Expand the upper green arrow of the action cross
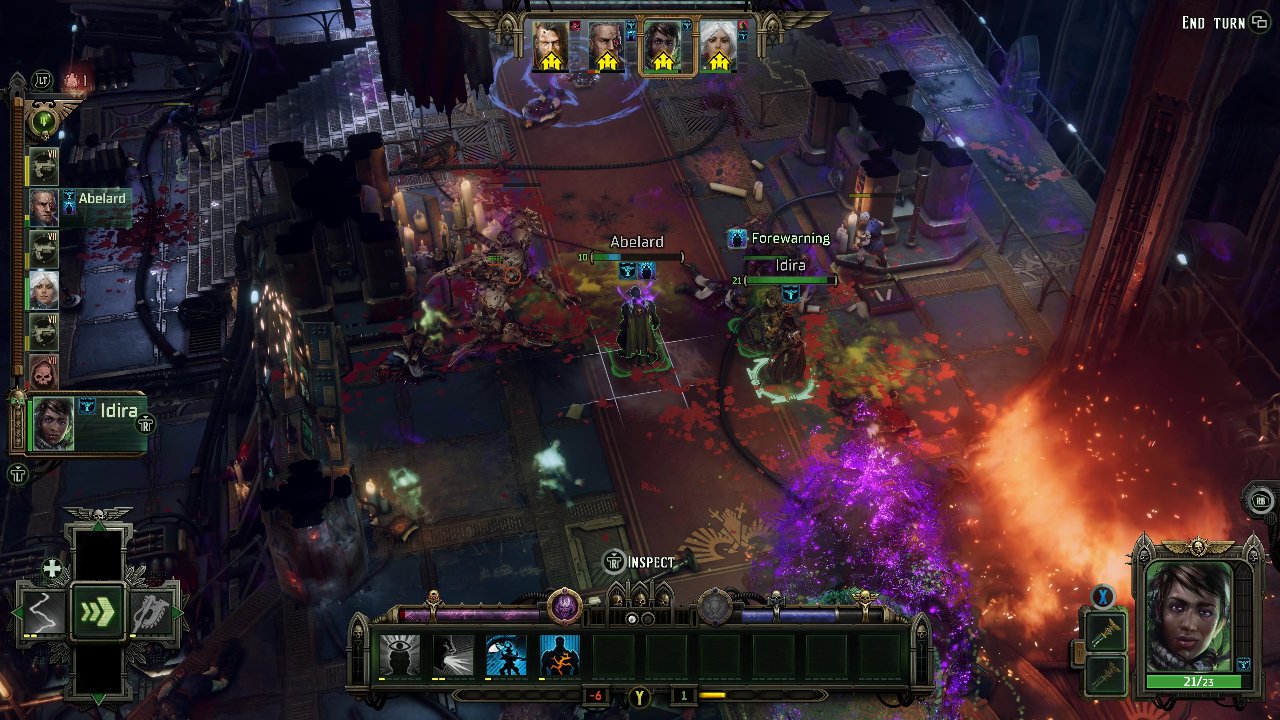The image size is (1280, 720). click(97, 527)
